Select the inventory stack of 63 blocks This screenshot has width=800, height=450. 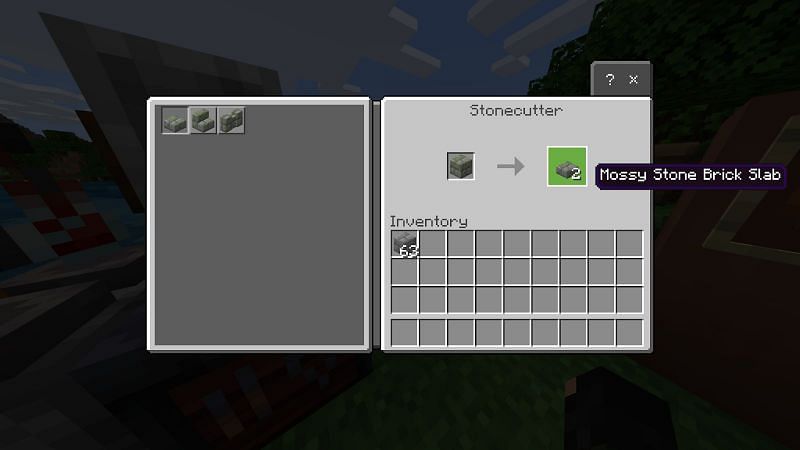click(404, 244)
